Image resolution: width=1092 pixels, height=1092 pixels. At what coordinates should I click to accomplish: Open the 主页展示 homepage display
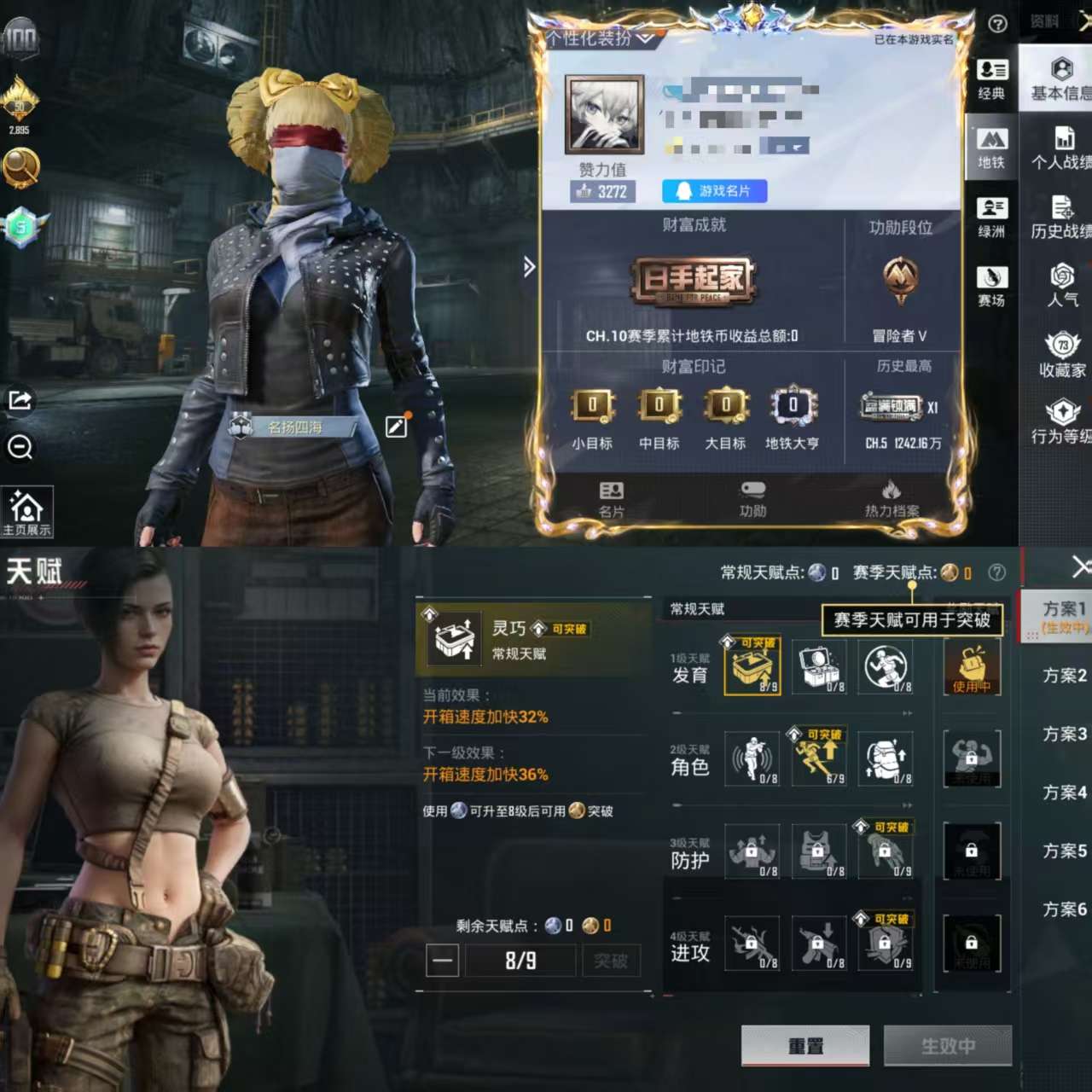coord(26,513)
